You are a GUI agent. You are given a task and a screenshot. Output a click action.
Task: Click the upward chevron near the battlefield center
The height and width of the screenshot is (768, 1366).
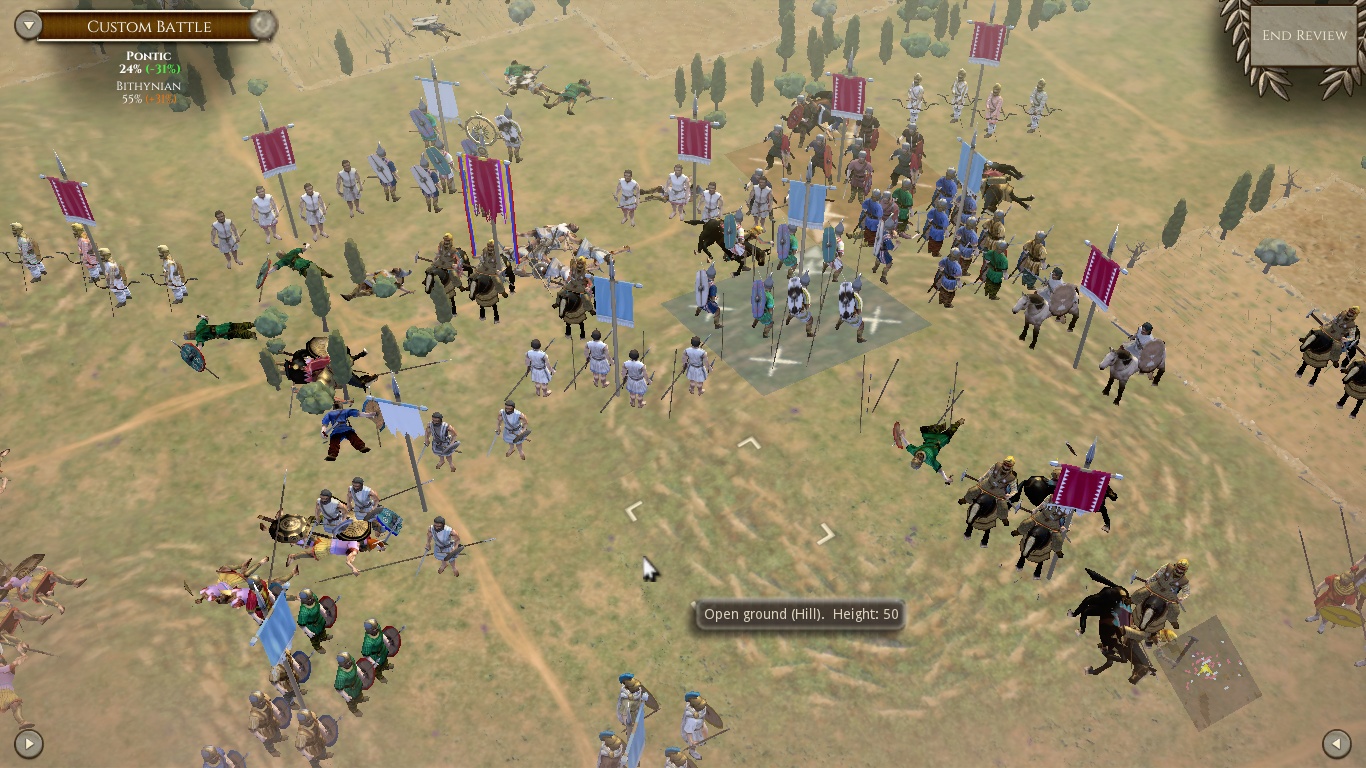(749, 441)
